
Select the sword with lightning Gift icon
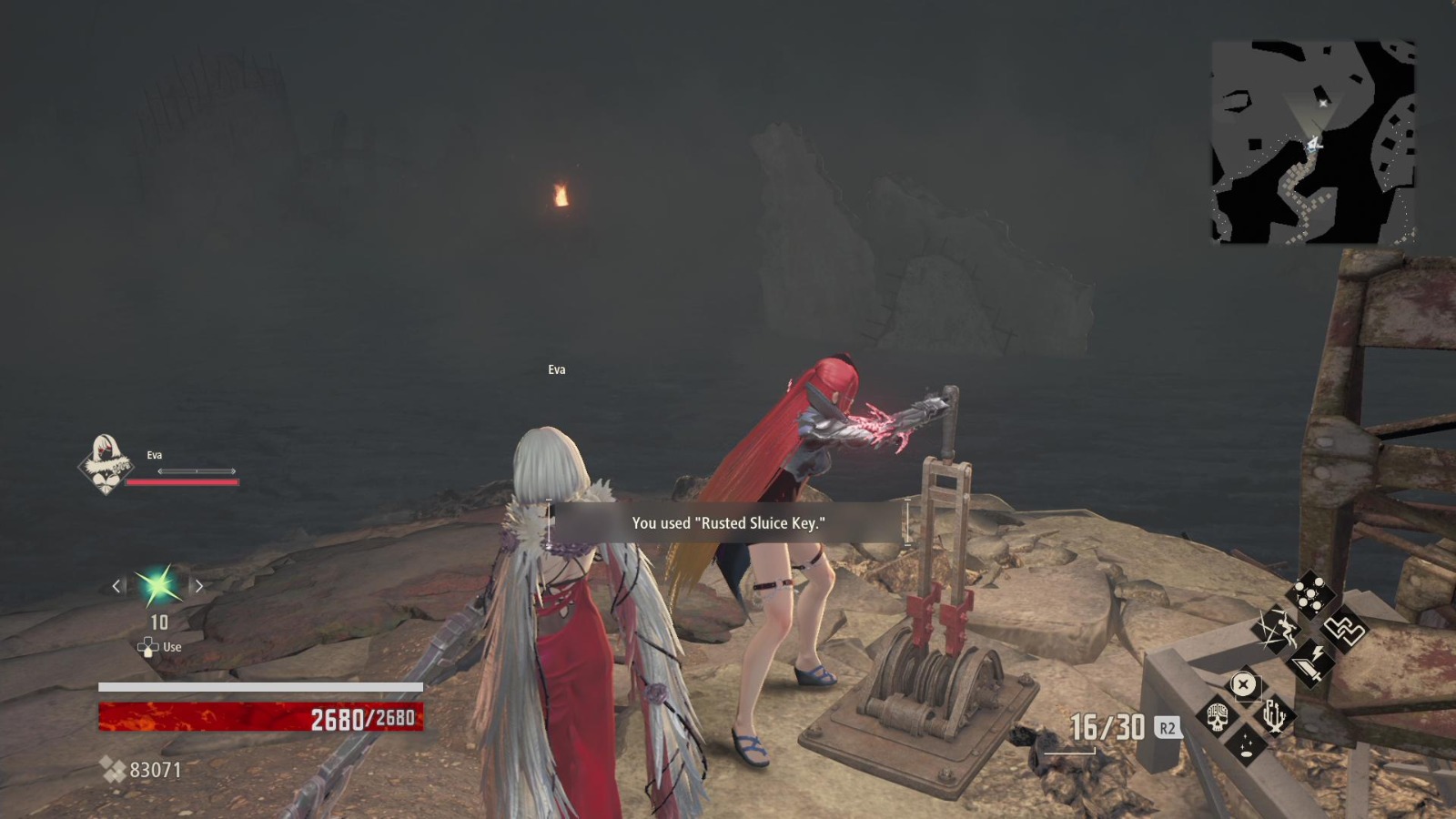click(1313, 662)
